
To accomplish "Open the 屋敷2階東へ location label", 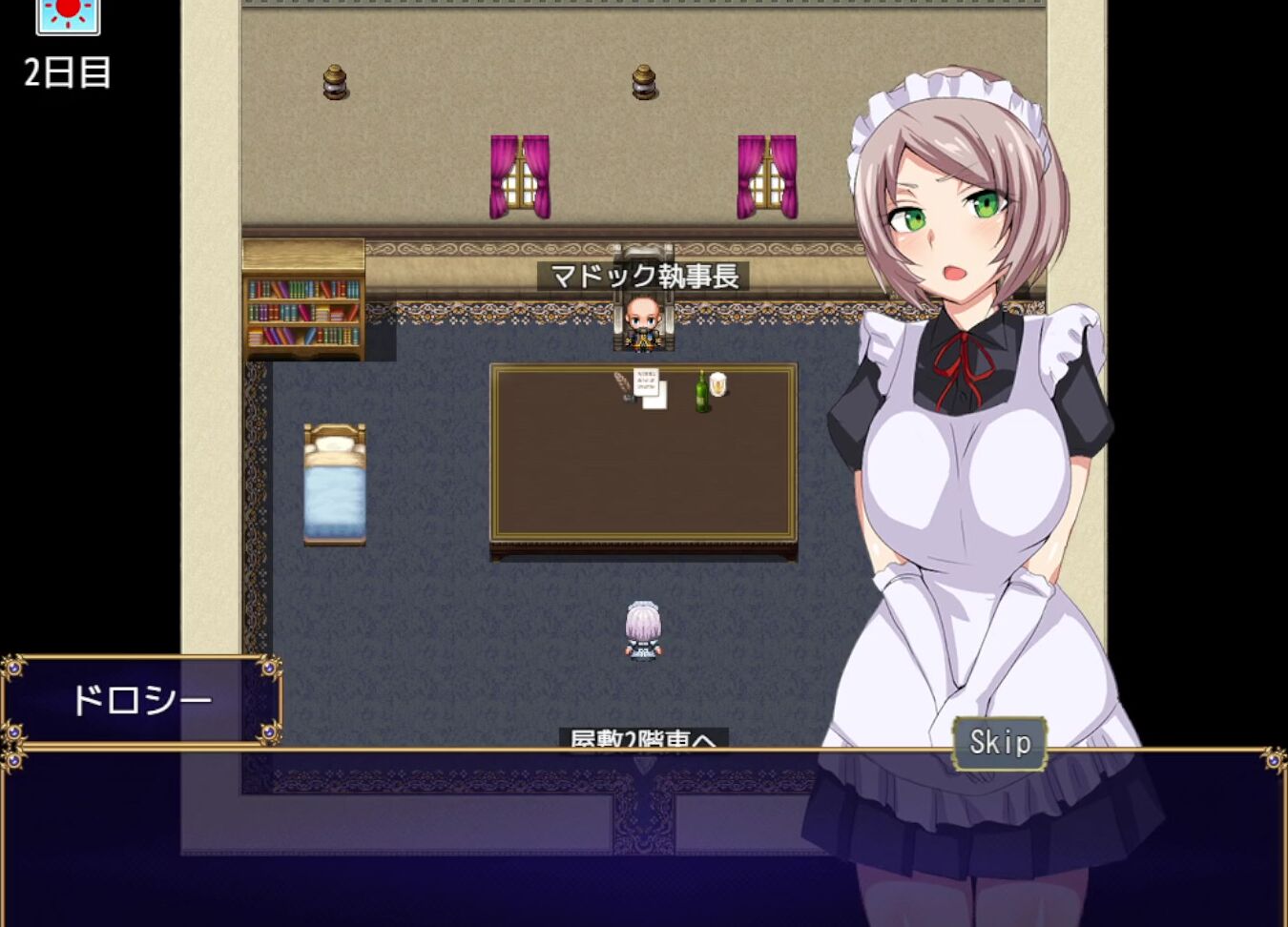I will tap(644, 740).
